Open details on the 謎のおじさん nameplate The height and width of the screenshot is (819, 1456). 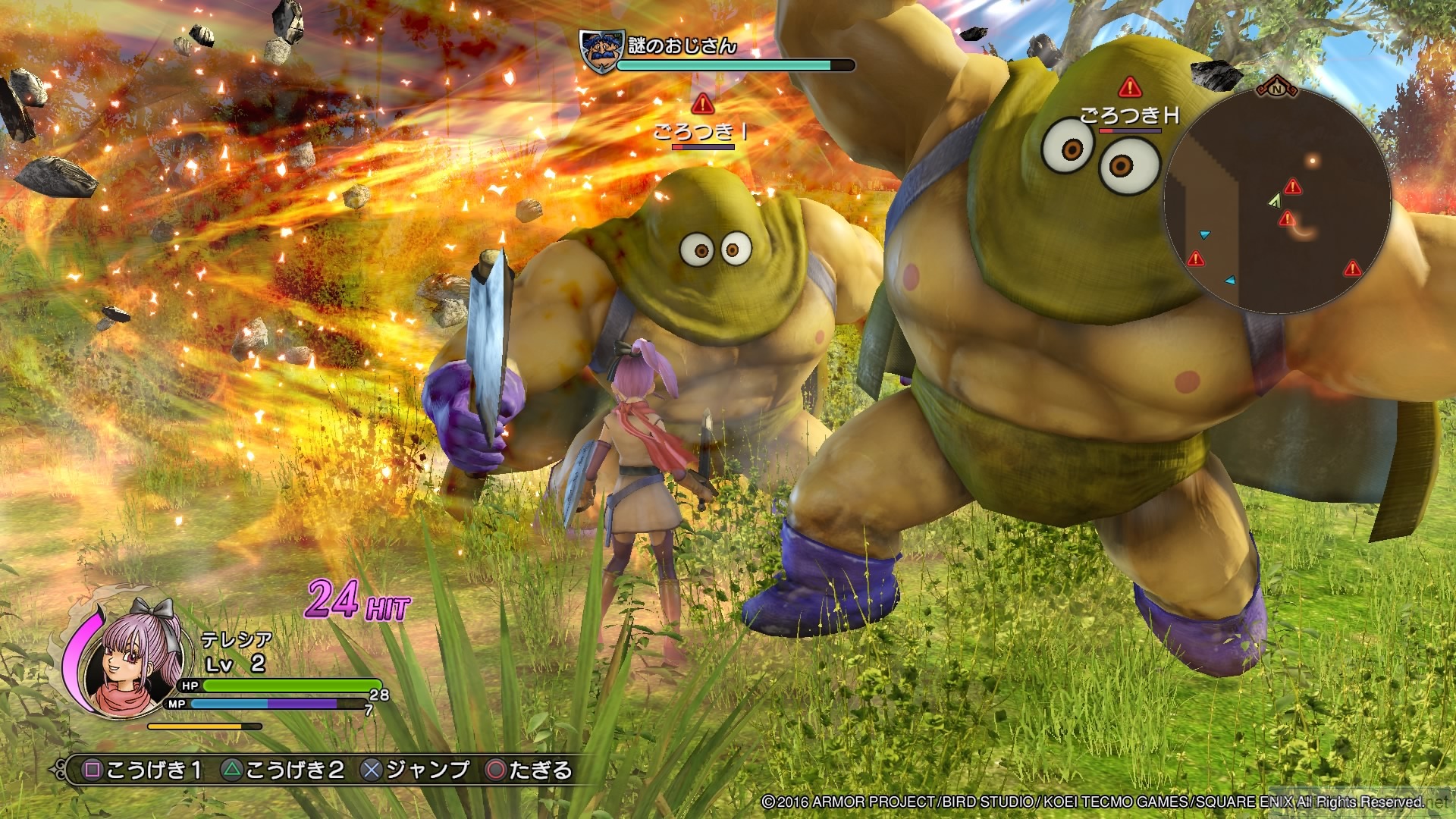[x=679, y=45]
